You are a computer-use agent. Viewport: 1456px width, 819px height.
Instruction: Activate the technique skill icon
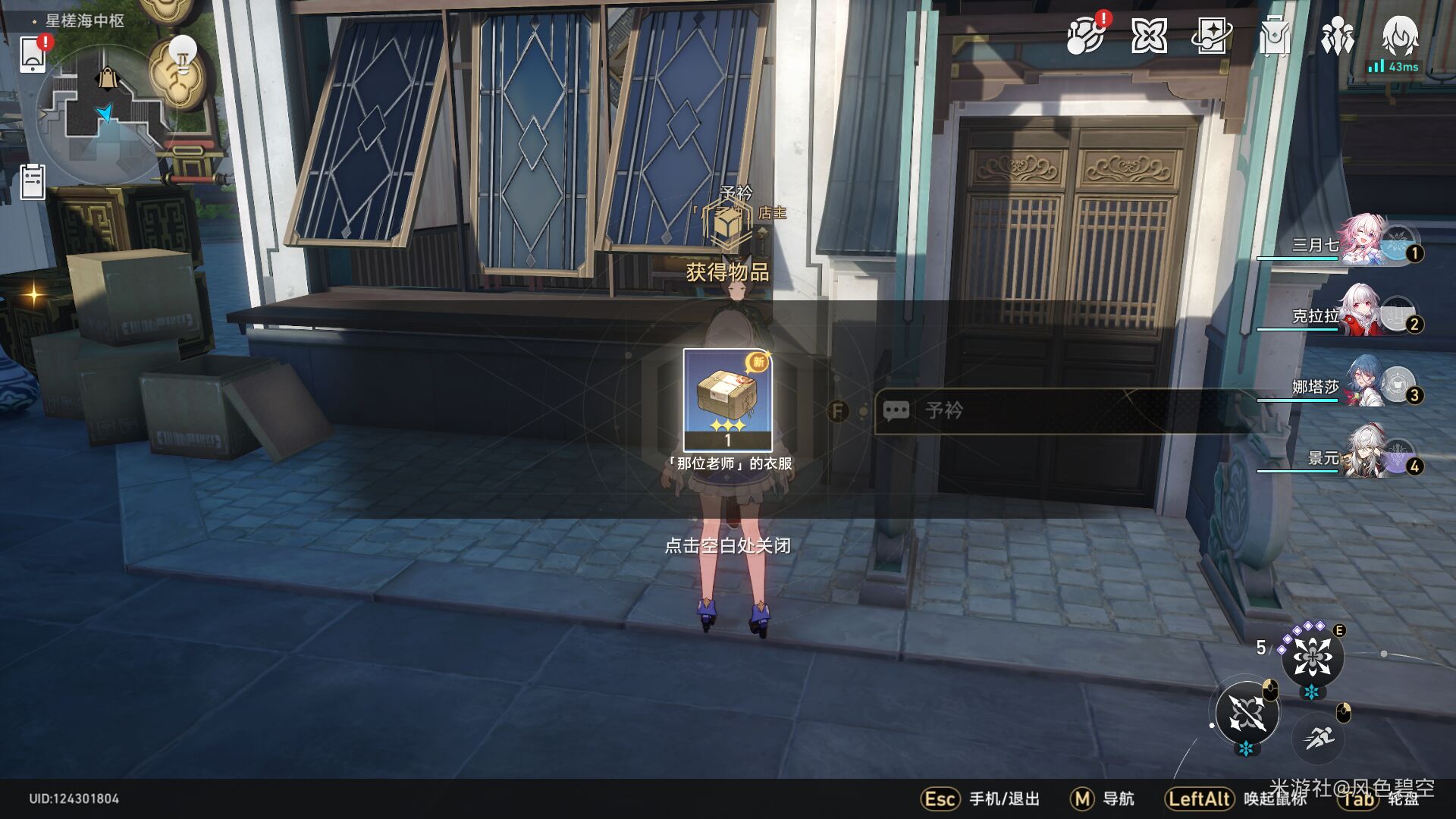[x=1312, y=657]
